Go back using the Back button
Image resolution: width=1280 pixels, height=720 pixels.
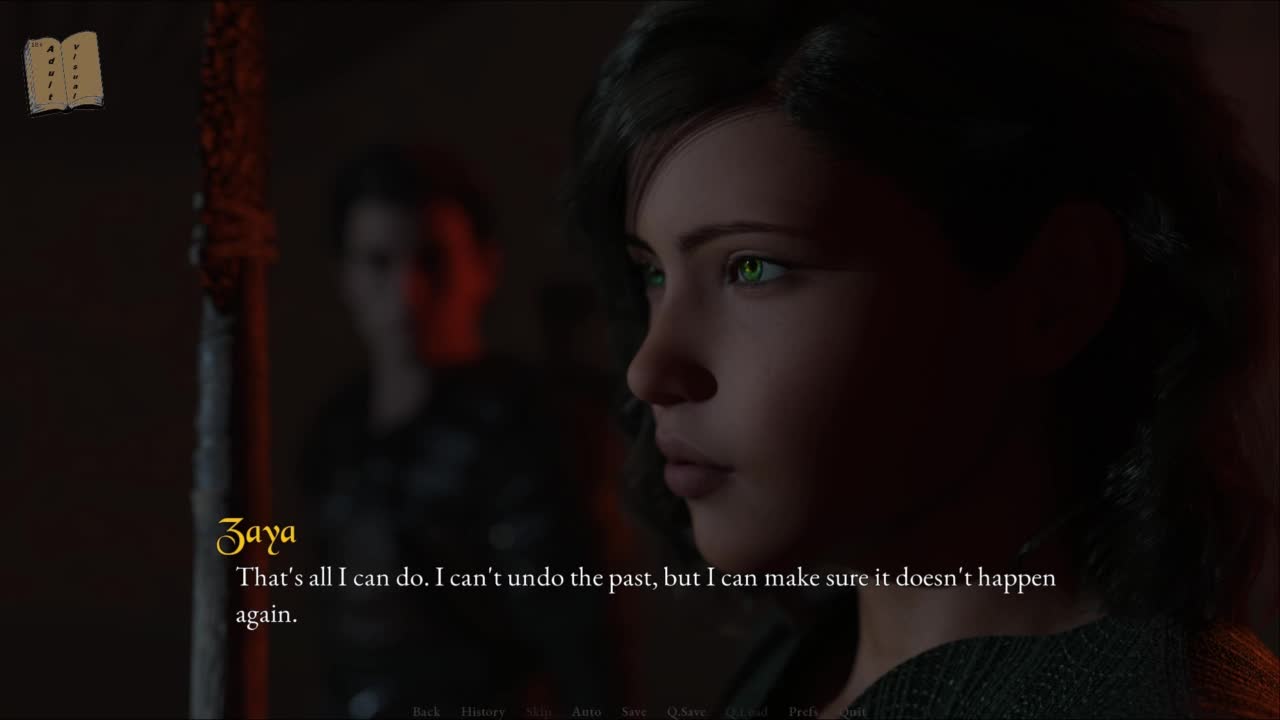pyautogui.click(x=426, y=711)
